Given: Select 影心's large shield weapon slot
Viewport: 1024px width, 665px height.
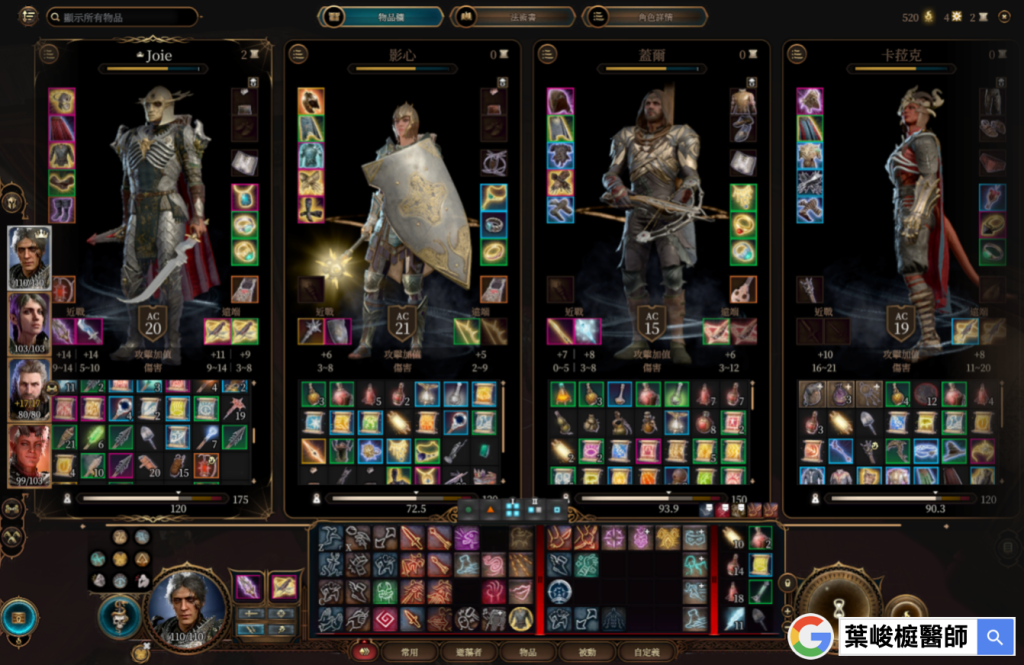Looking at the screenshot, I should [x=337, y=331].
